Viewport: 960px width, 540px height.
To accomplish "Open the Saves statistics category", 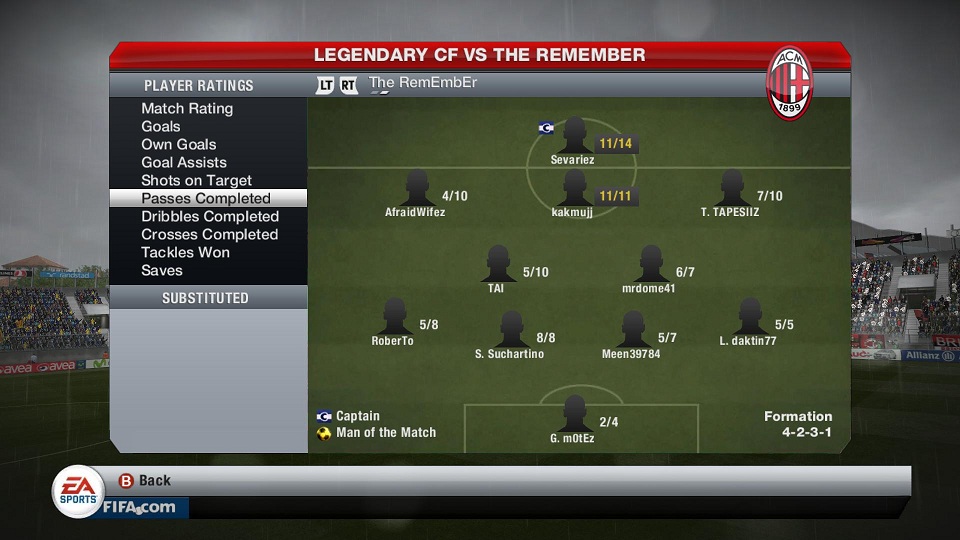I will pyautogui.click(x=162, y=271).
